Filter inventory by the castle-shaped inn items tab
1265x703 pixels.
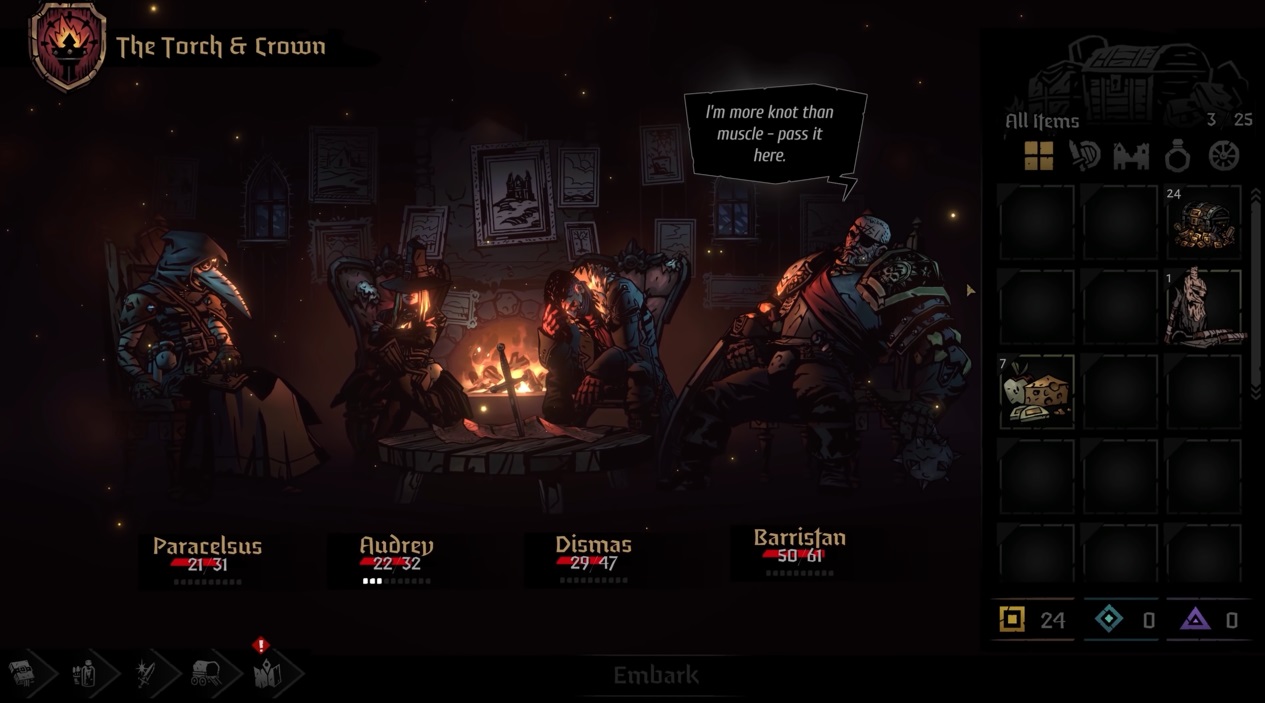pyautogui.click(x=1132, y=156)
